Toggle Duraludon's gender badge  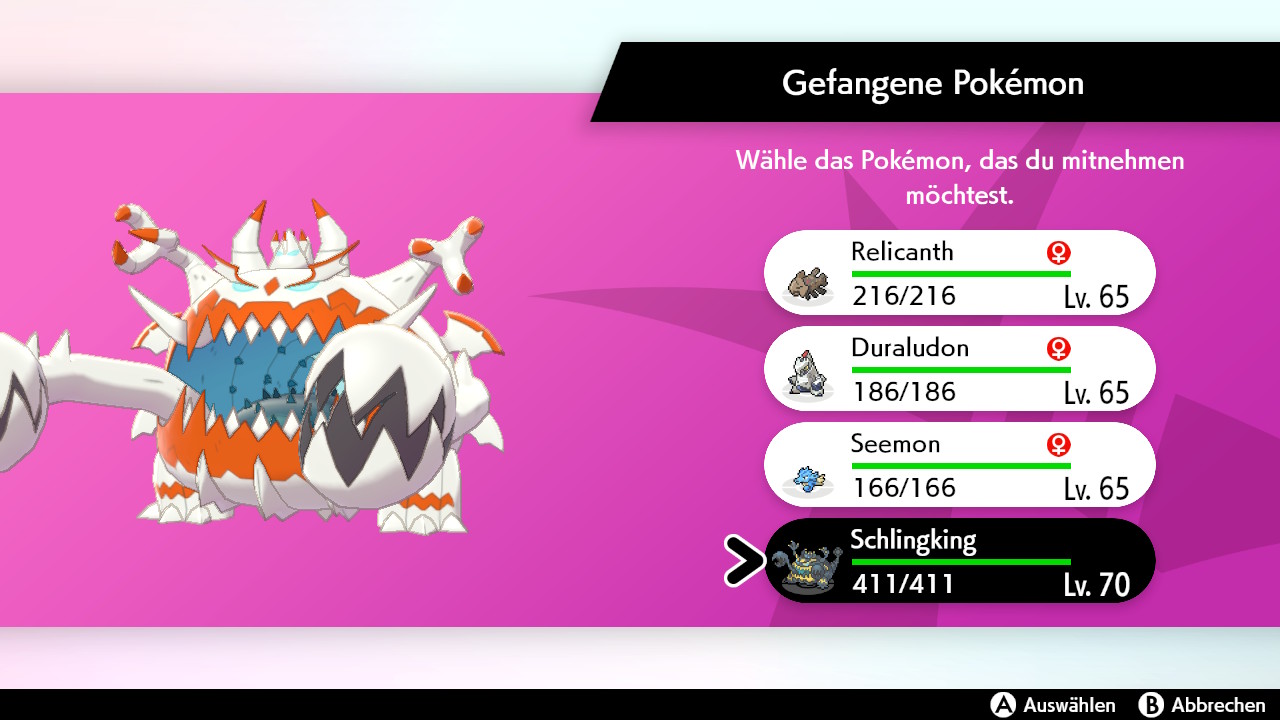(1057, 348)
